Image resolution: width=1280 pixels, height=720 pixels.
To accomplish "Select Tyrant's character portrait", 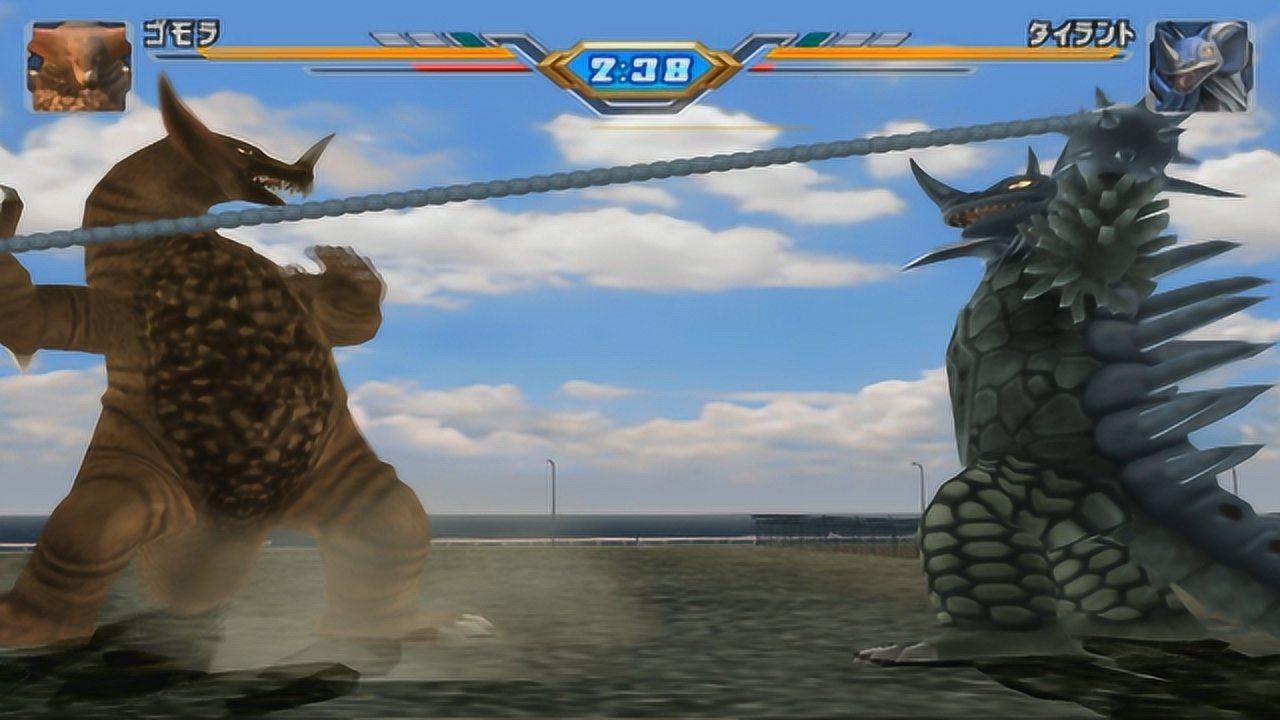I will click(1199, 66).
